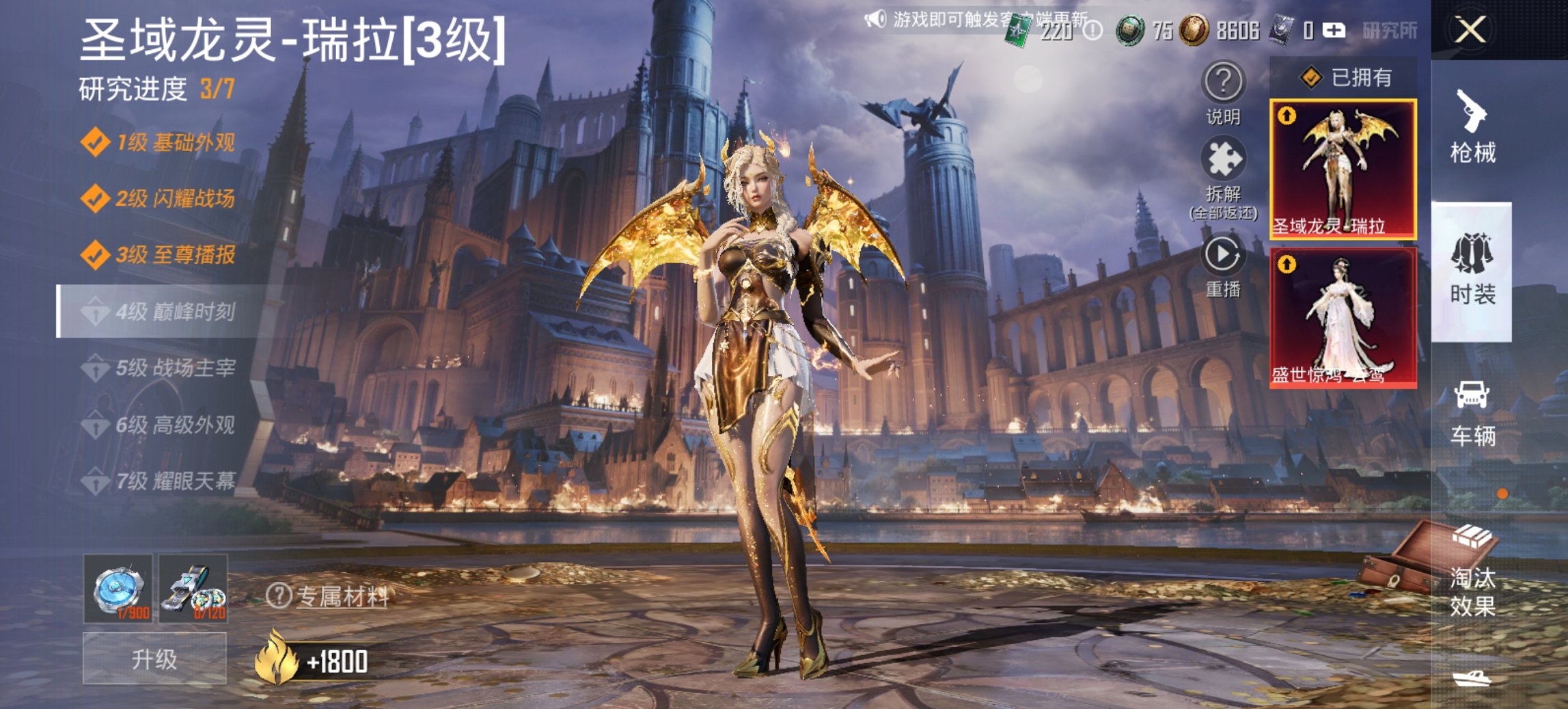The width and height of the screenshot is (1568, 709).
Task: Expand the 5级 战场主宰 level entry
Action: coord(164,369)
